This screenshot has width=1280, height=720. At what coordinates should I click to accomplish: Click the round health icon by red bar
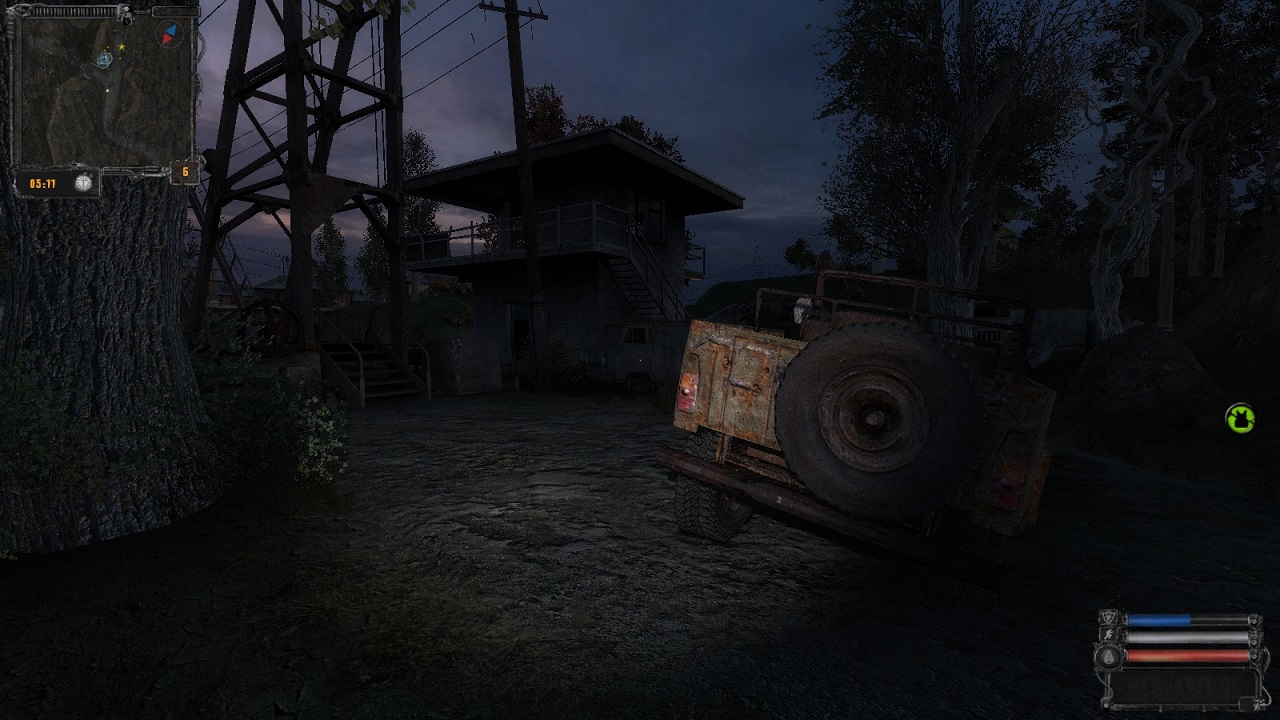coord(1109,656)
